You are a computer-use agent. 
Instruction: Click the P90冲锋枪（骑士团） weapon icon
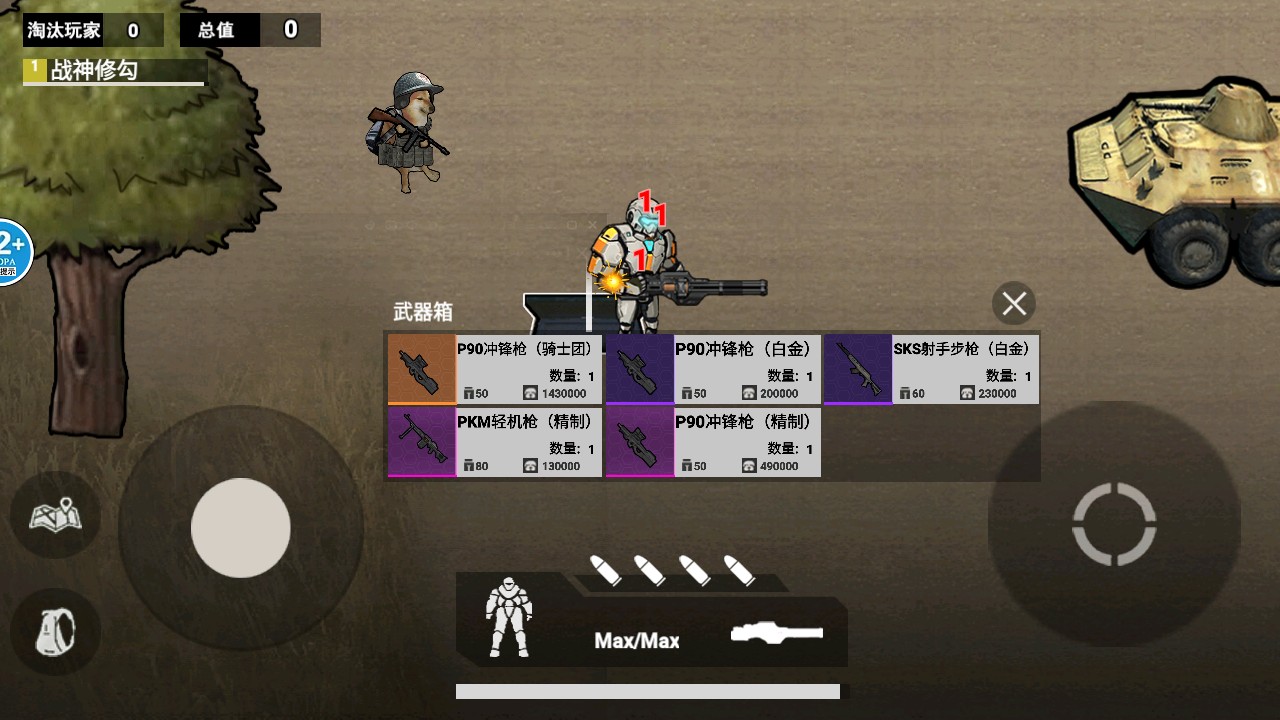(x=420, y=368)
